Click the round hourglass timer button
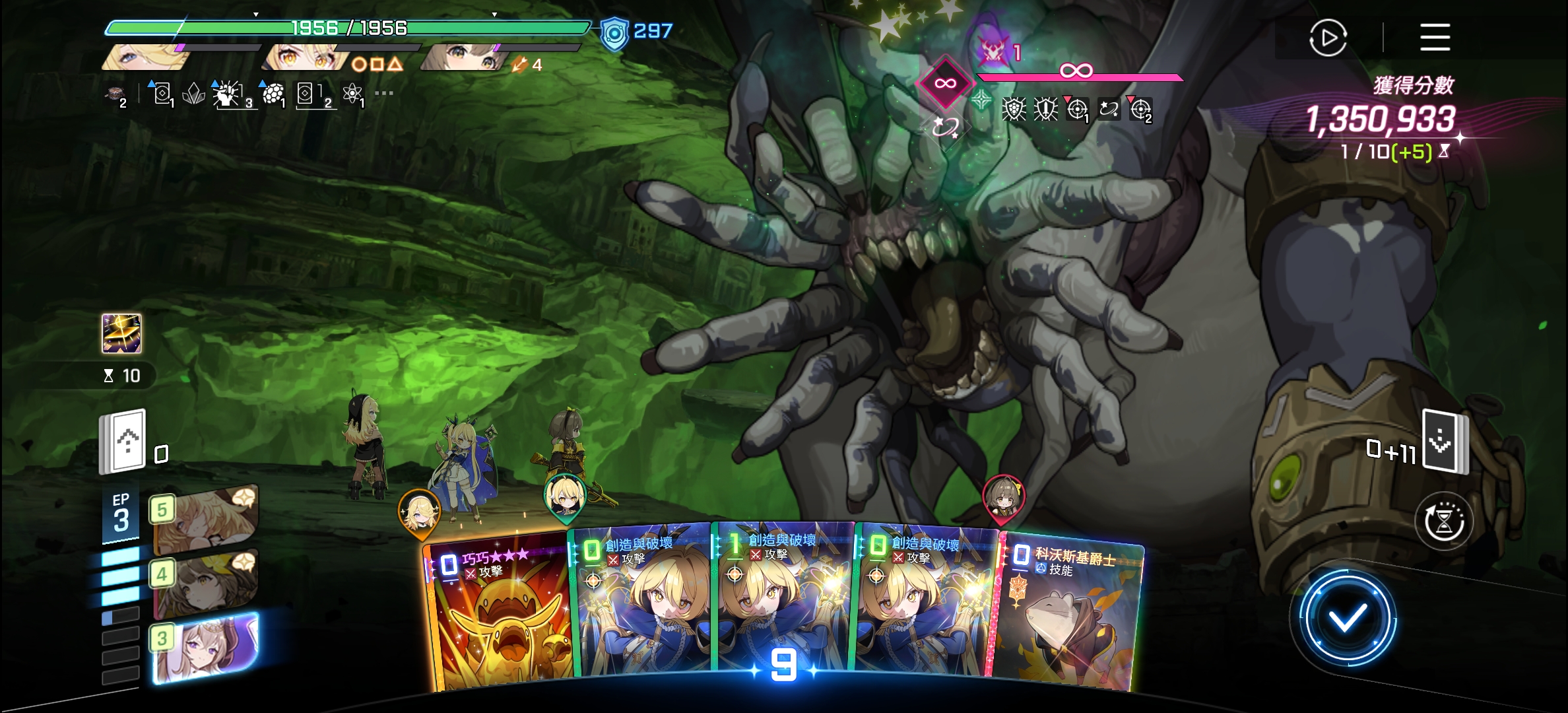1568x713 pixels. (x=1444, y=522)
